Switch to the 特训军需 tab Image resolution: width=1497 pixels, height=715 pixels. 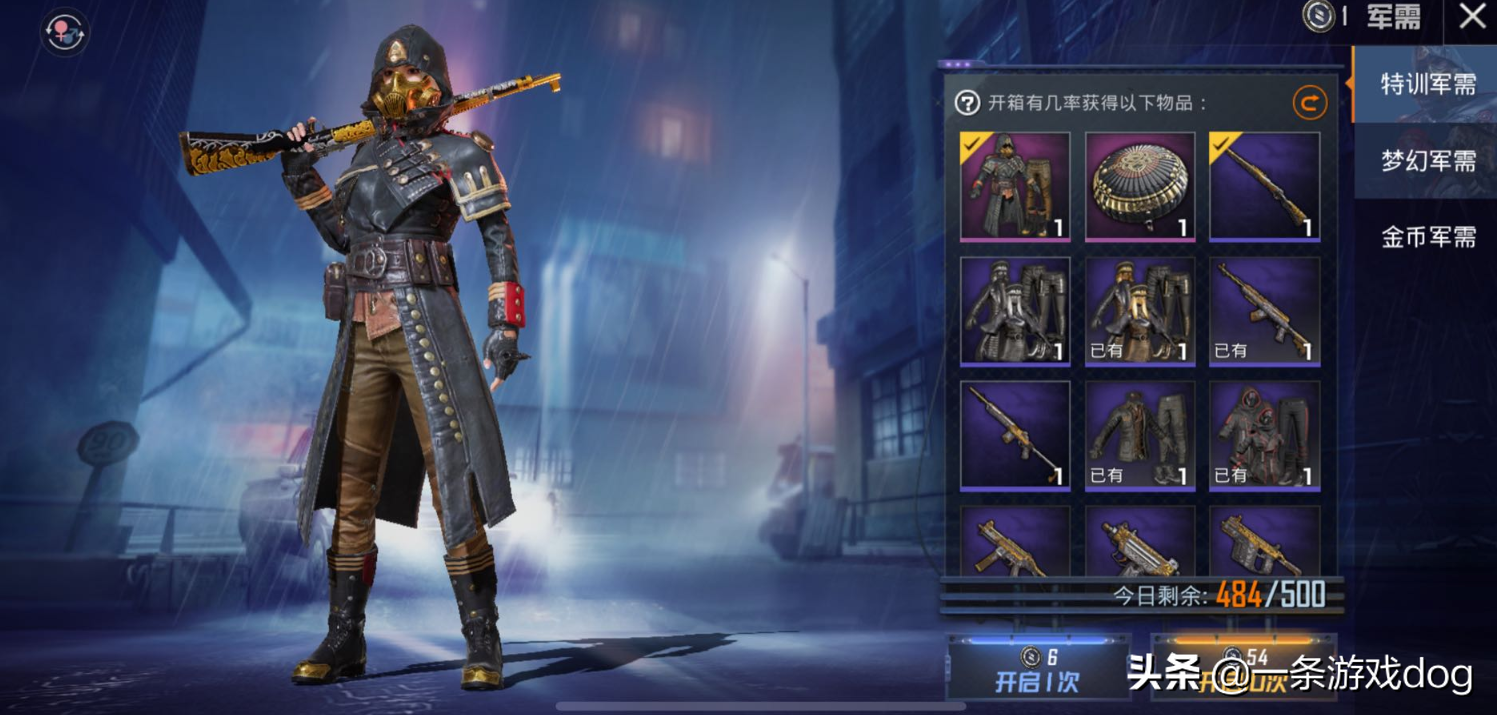1427,85
